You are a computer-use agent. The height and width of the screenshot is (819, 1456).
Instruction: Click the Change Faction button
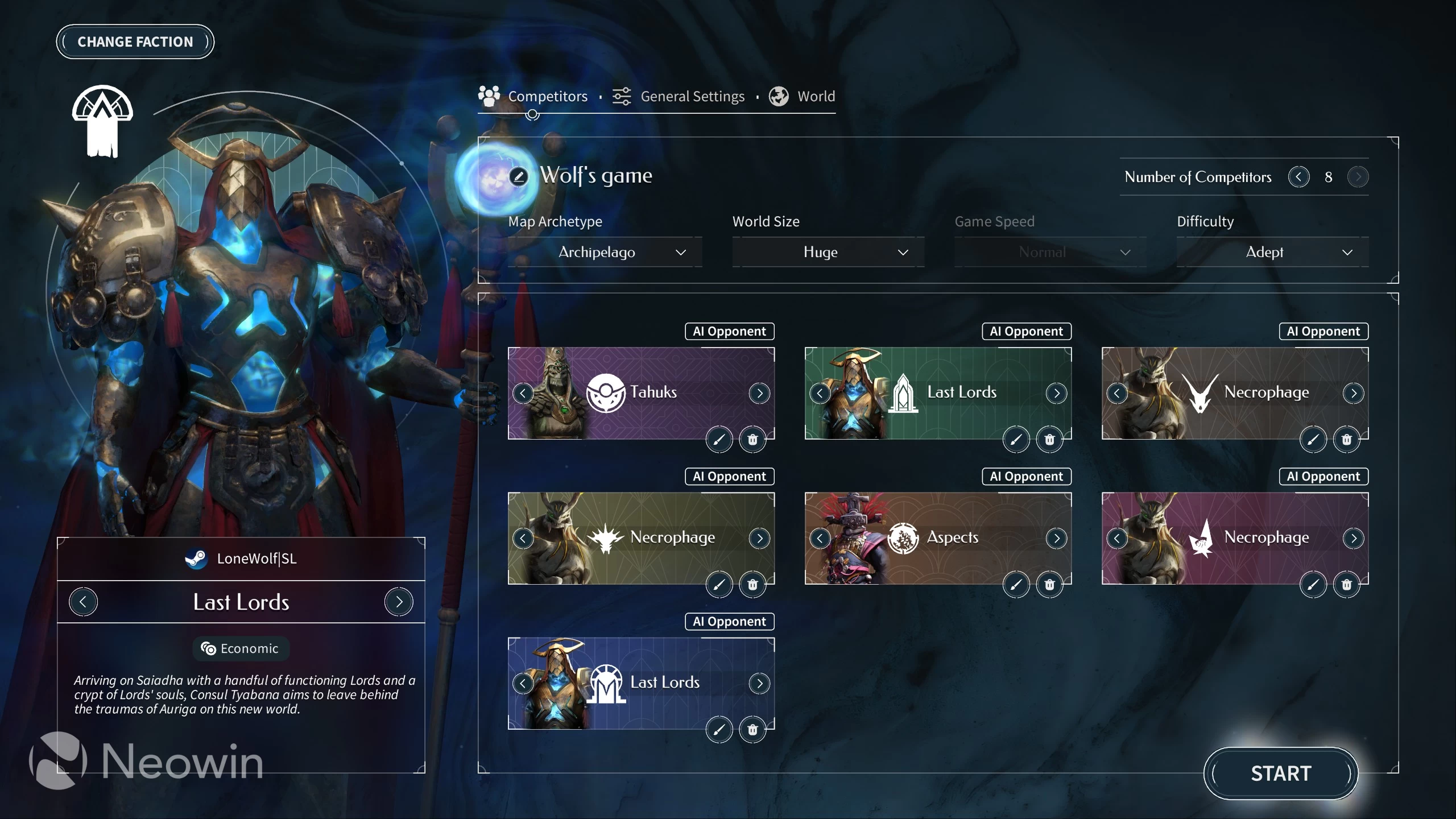[x=135, y=42]
